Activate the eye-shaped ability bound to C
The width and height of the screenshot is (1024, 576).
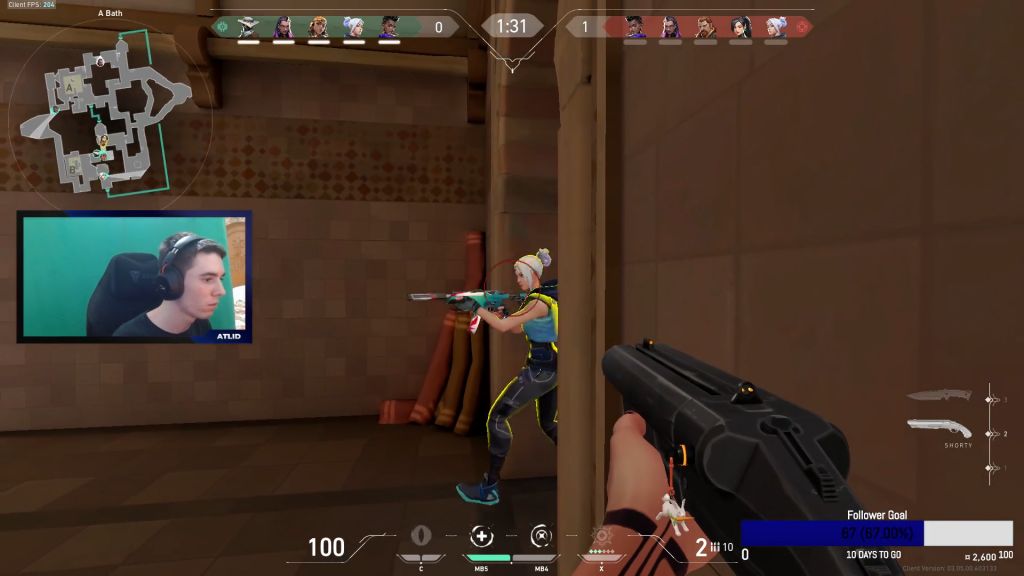tap(421, 535)
